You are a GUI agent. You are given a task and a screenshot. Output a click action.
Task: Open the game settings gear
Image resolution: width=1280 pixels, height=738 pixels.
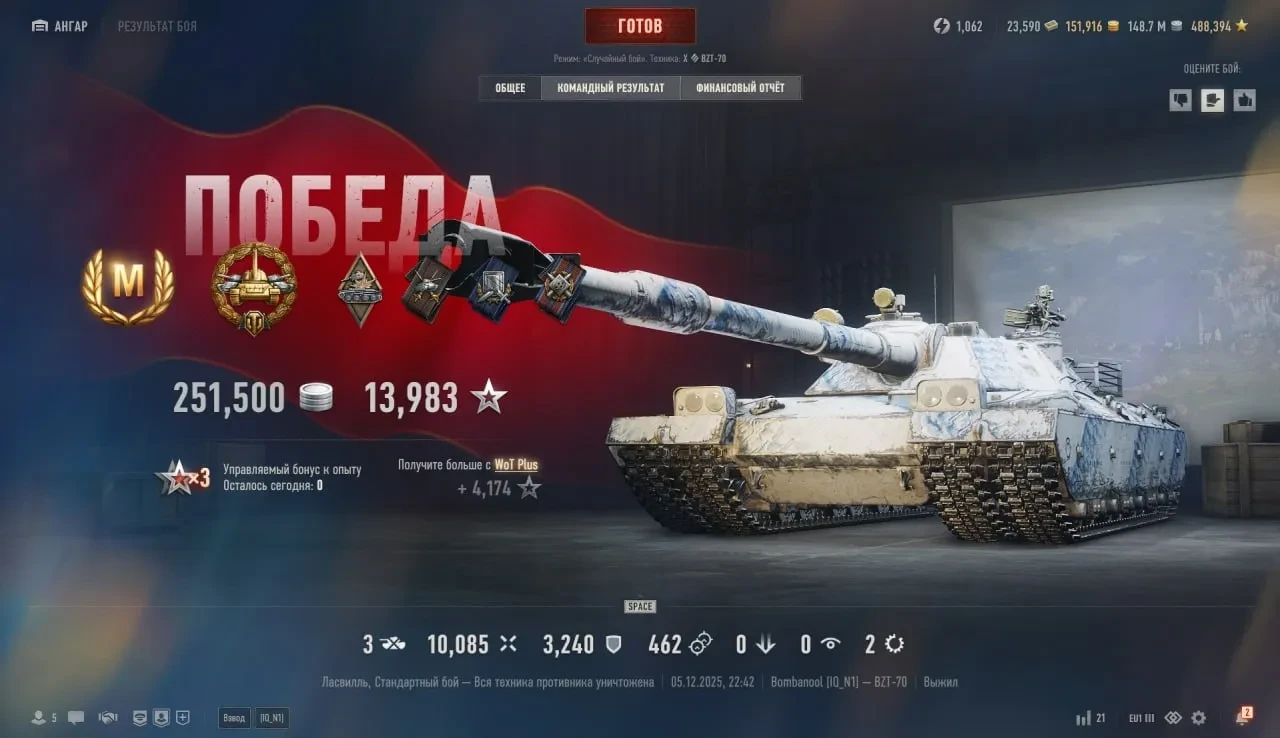[1198, 718]
